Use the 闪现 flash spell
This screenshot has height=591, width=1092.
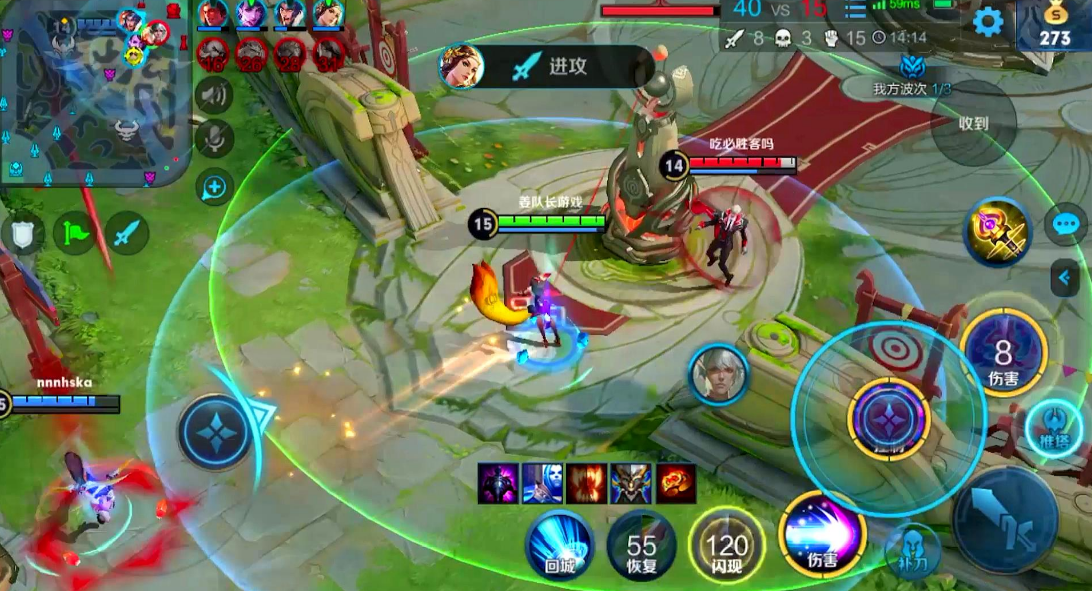[727, 546]
